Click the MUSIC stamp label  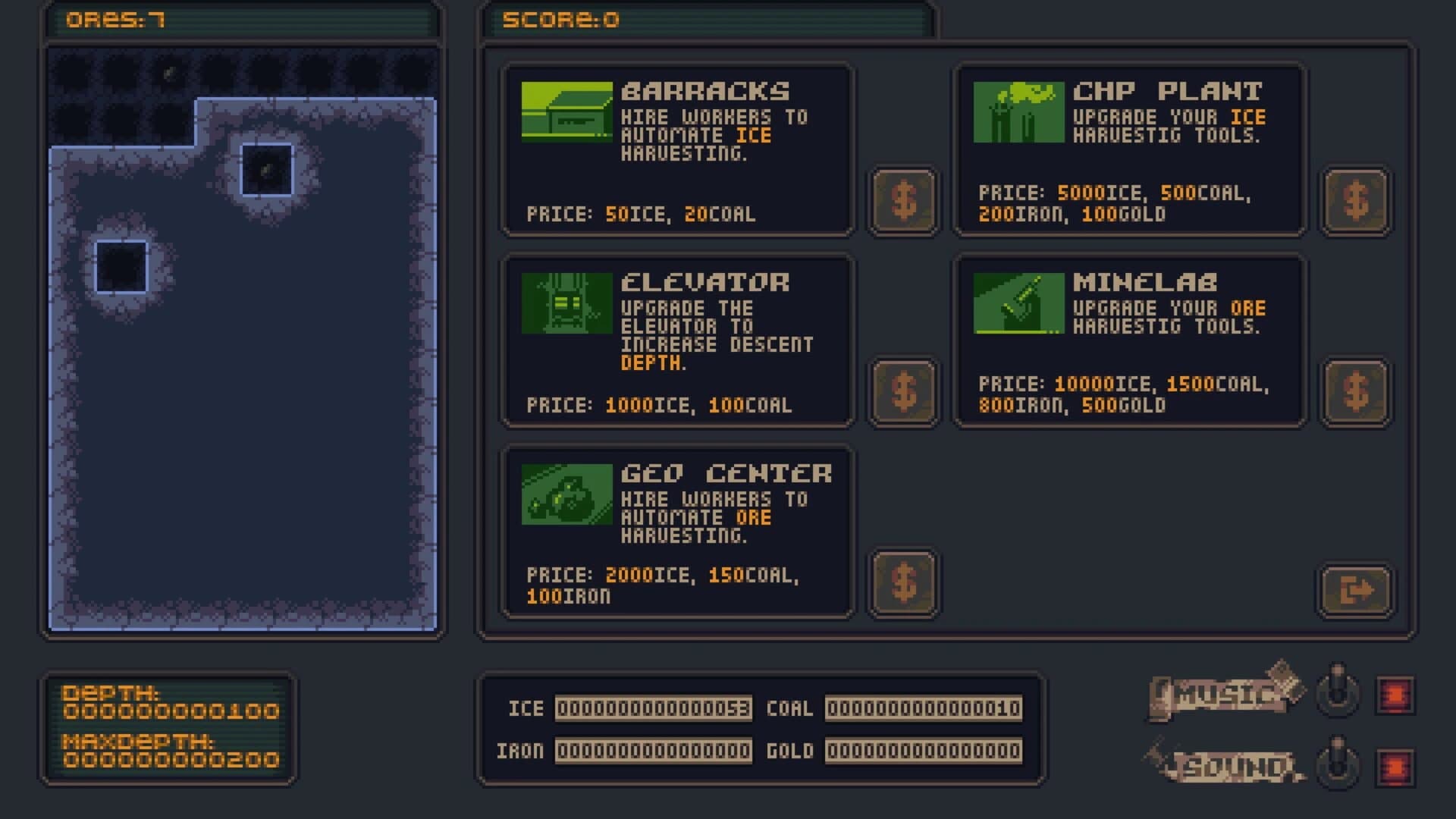click(1221, 693)
